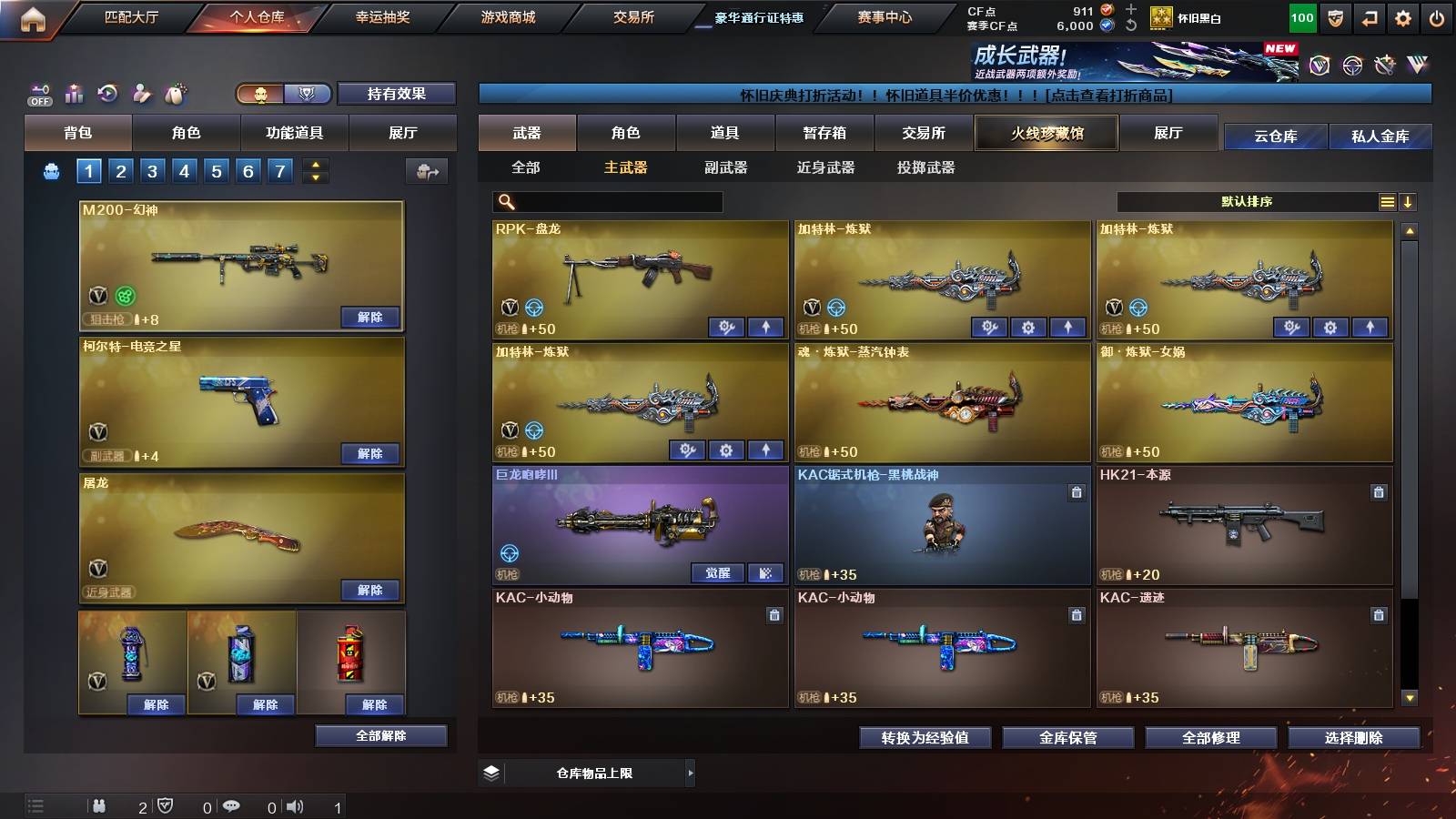The image size is (1456, 819).
Task: Click the return arrow icon near settings
Action: pos(1369,18)
